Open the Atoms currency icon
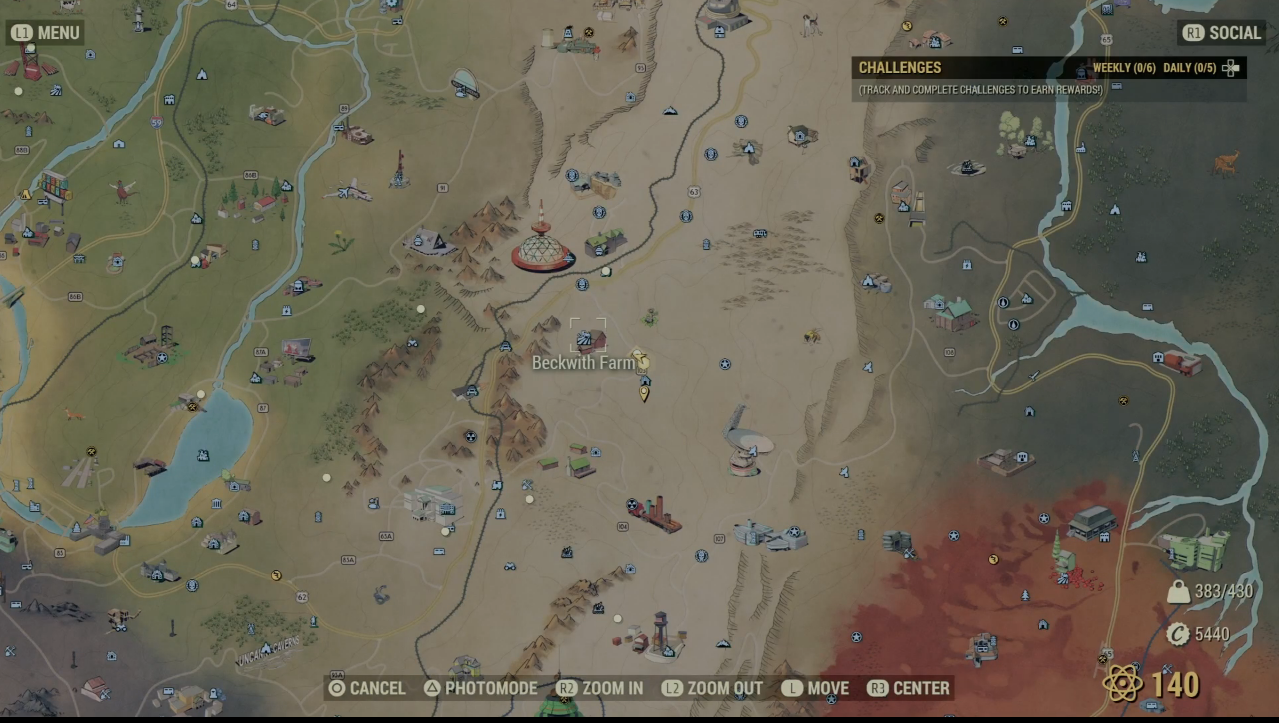The image size is (1279, 723). point(1122,684)
